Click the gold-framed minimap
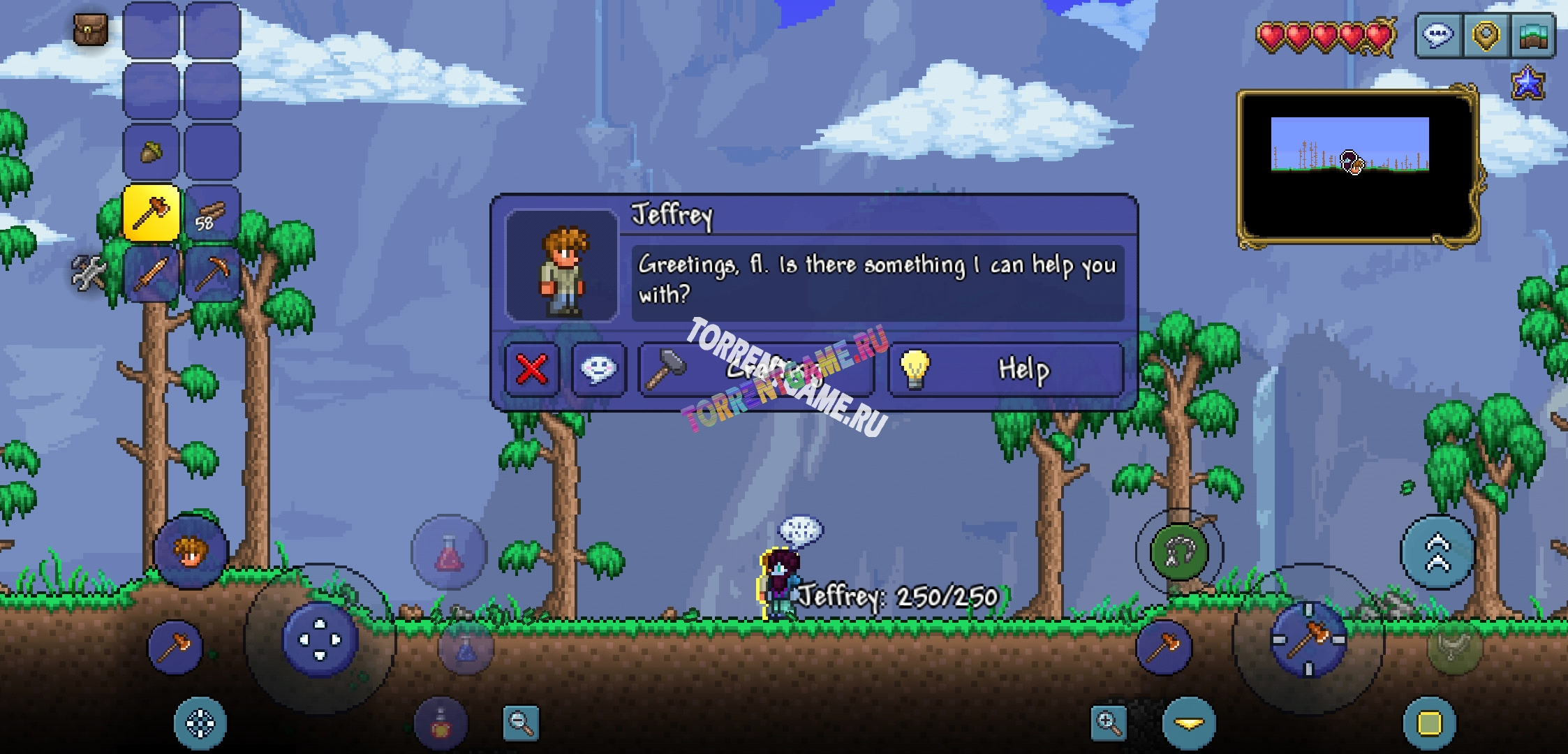The image size is (1568, 754). [x=1358, y=168]
